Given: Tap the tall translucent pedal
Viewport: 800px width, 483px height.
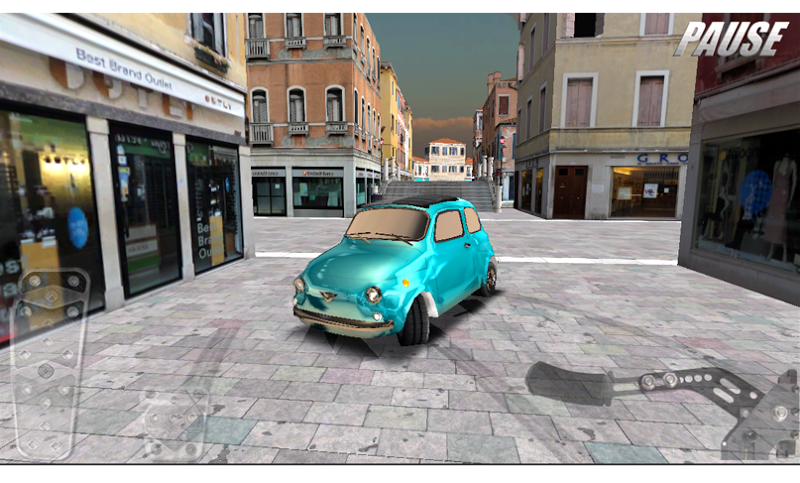Looking at the screenshot, I should click(x=48, y=363).
